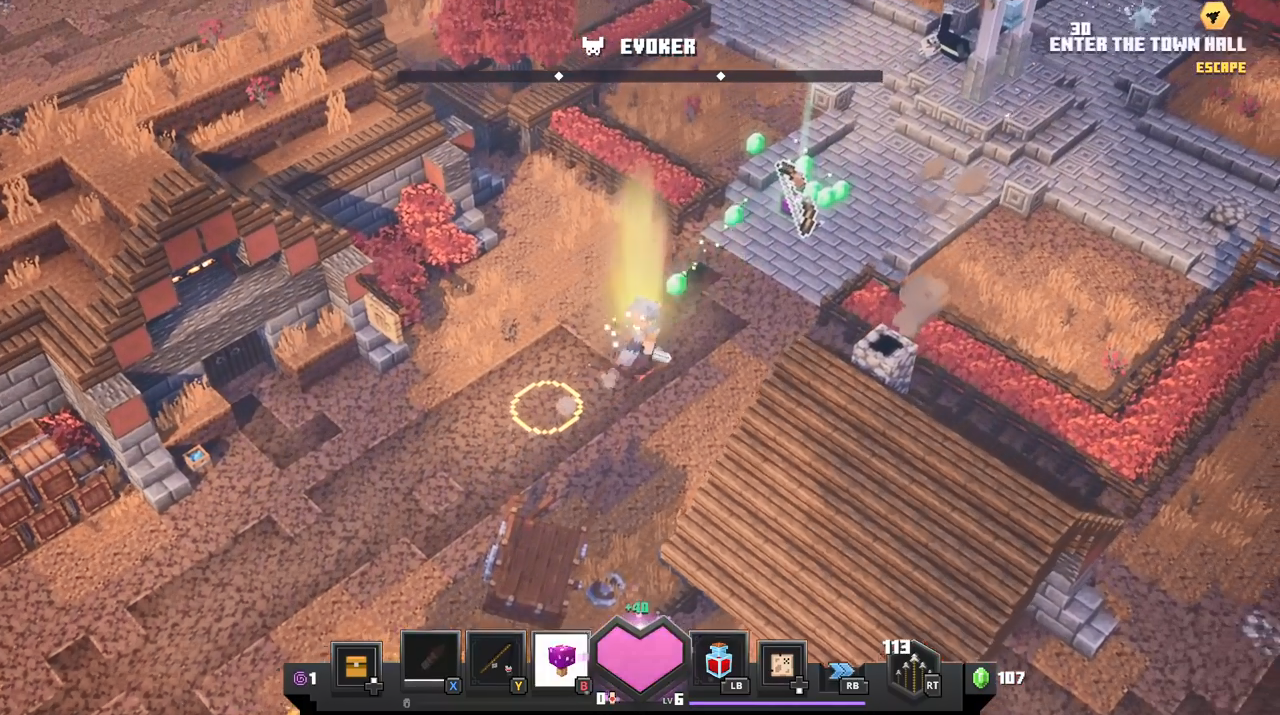1280x715 pixels.
Task: Activate the purple mushroom artifact
Action: 561,659
